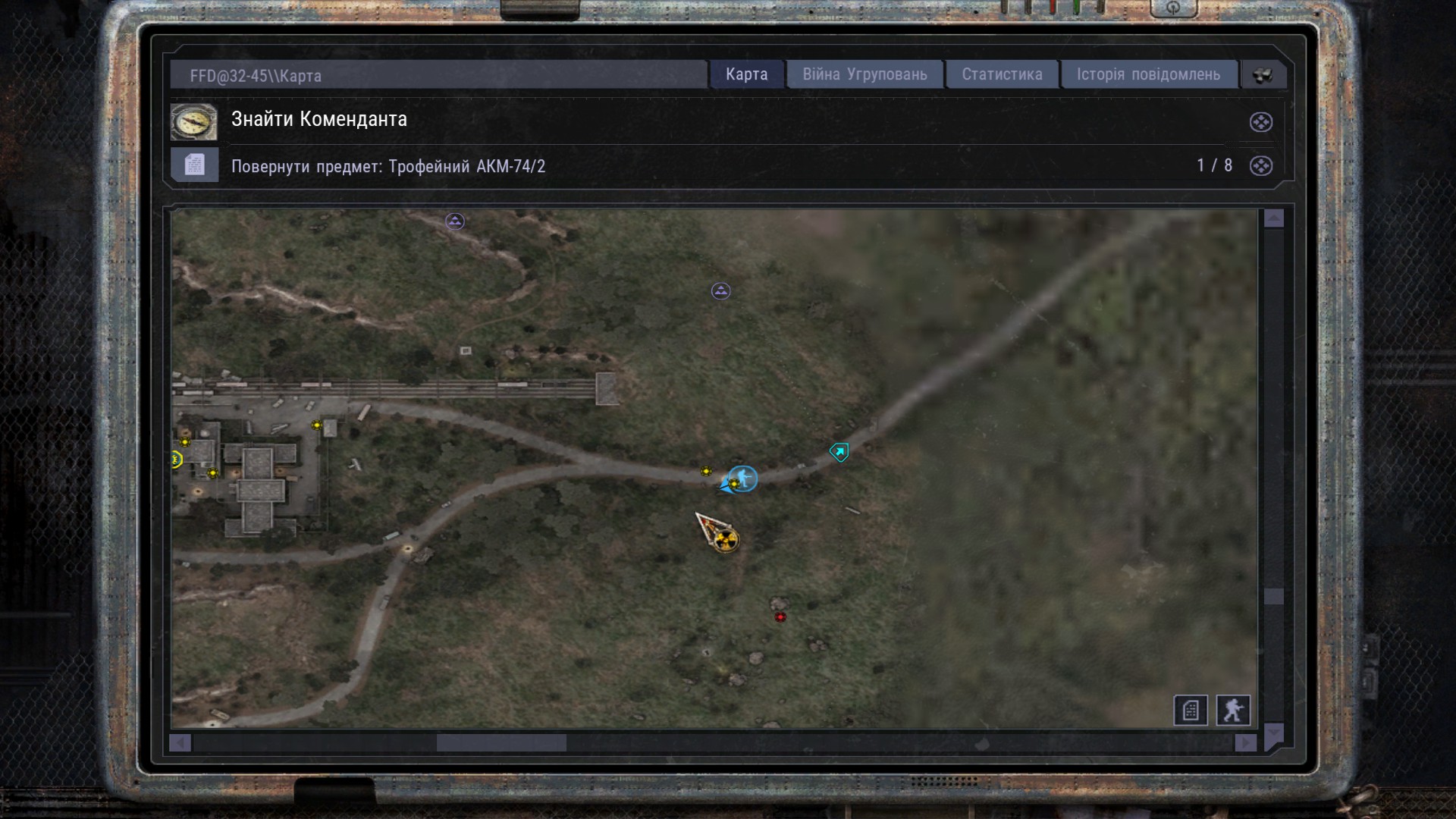Locate the Знайти Коменданта task target
Viewport: 1456px width, 819px height.
tap(1260, 122)
